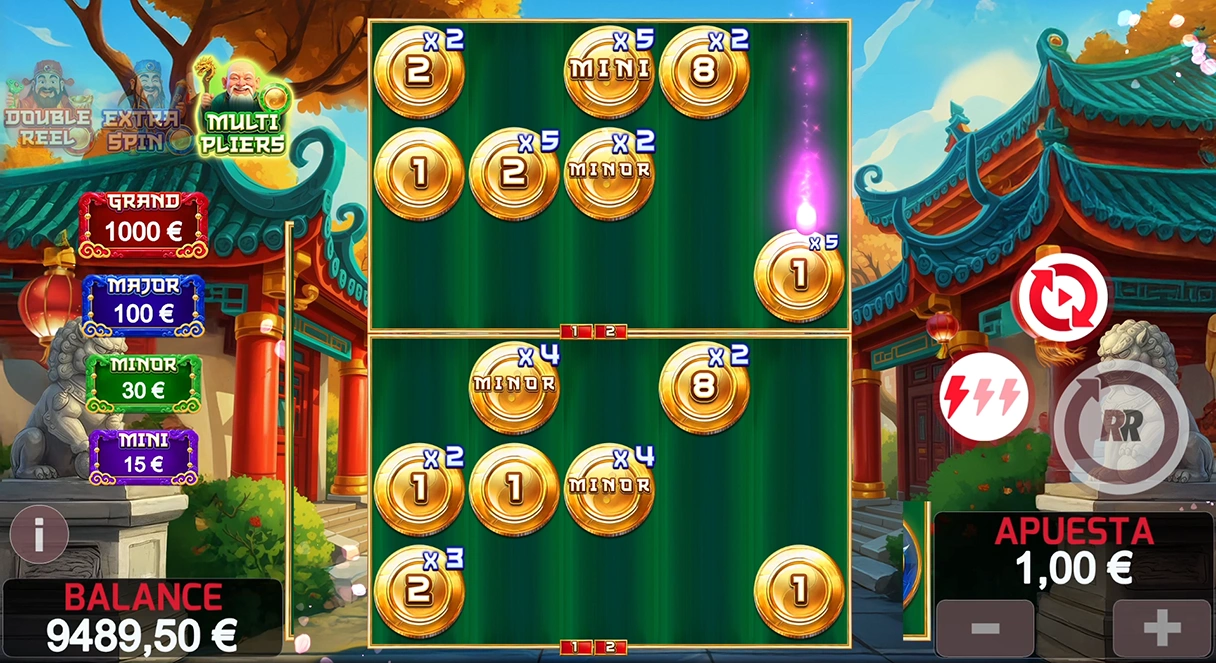This screenshot has height=663, width=1216.
Task: Increase the bet with the plus button
Action: coord(1161,628)
